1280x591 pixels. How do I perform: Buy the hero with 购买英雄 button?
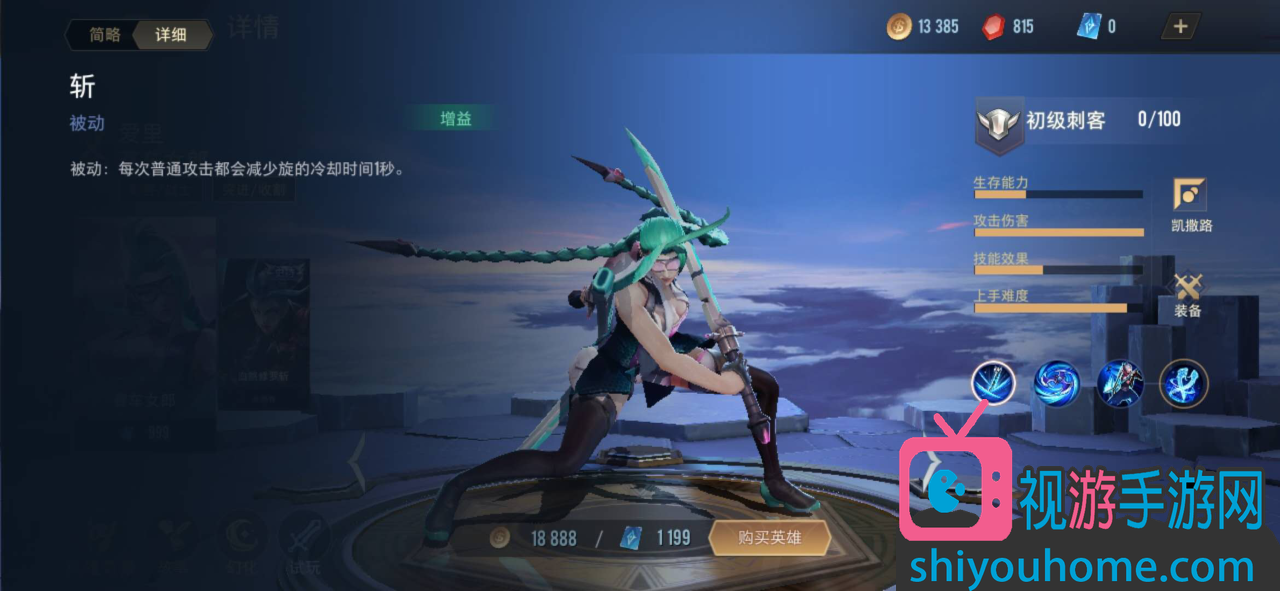coord(769,538)
